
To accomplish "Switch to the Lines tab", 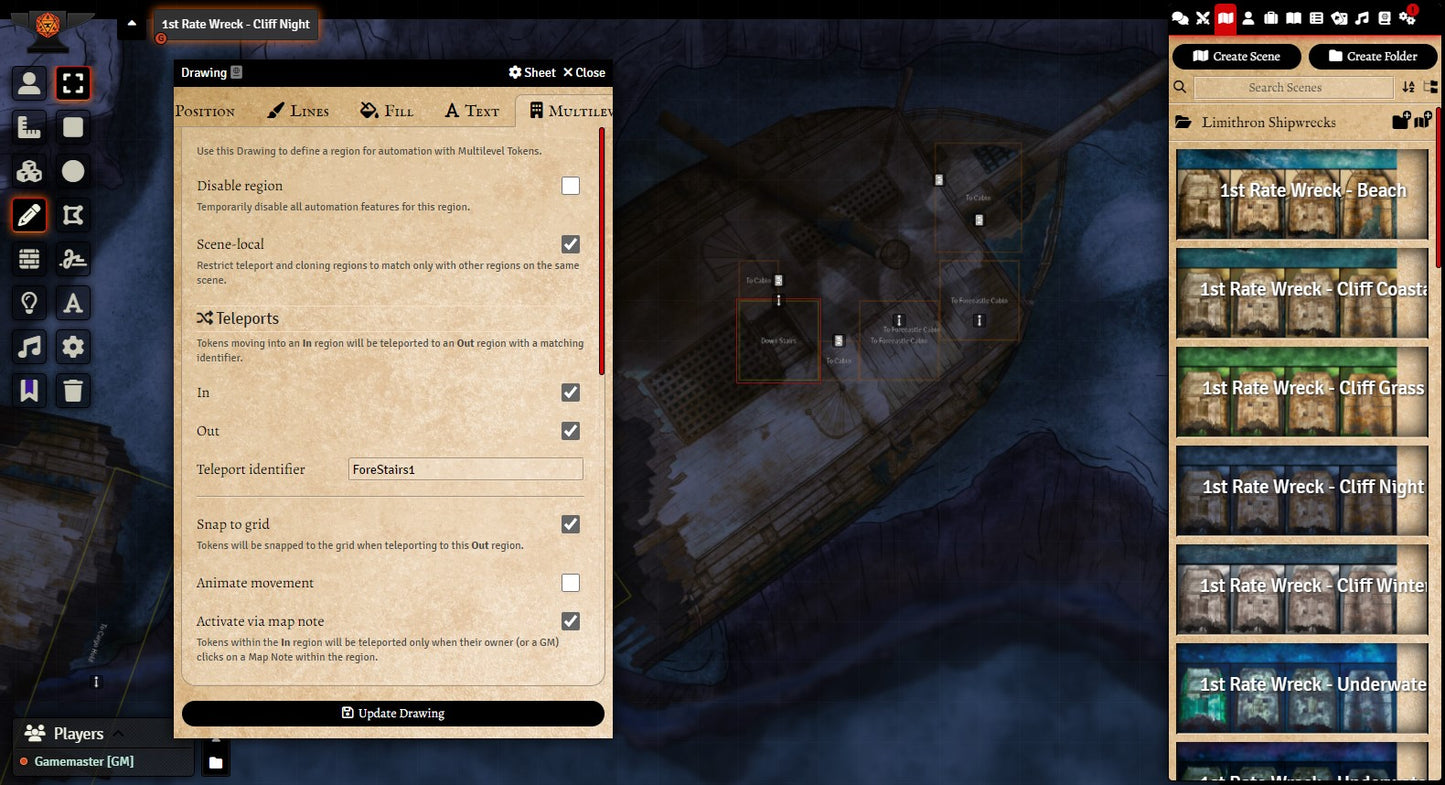I will click(x=298, y=111).
